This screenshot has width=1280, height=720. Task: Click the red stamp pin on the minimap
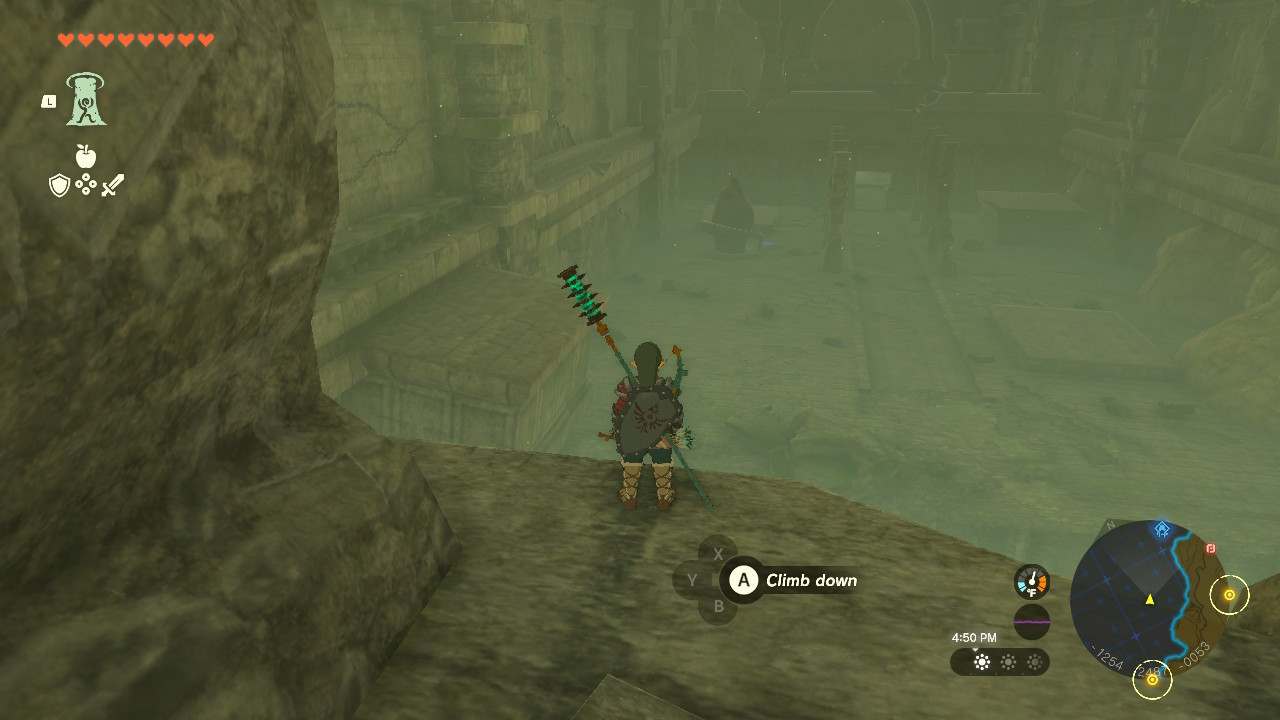pos(1210,548)
